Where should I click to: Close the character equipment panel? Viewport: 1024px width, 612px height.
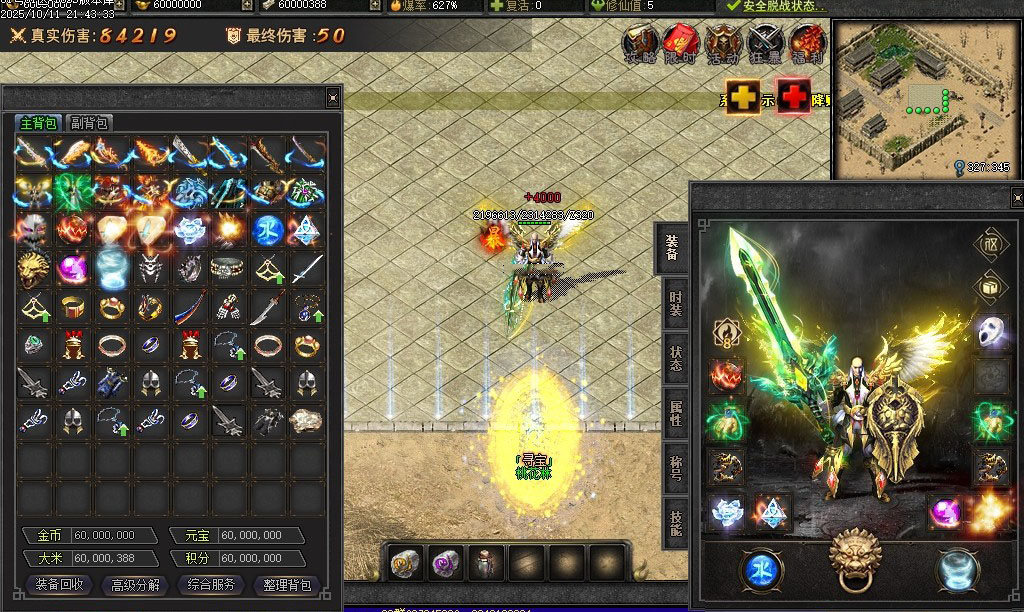(x=1017, y=194)
